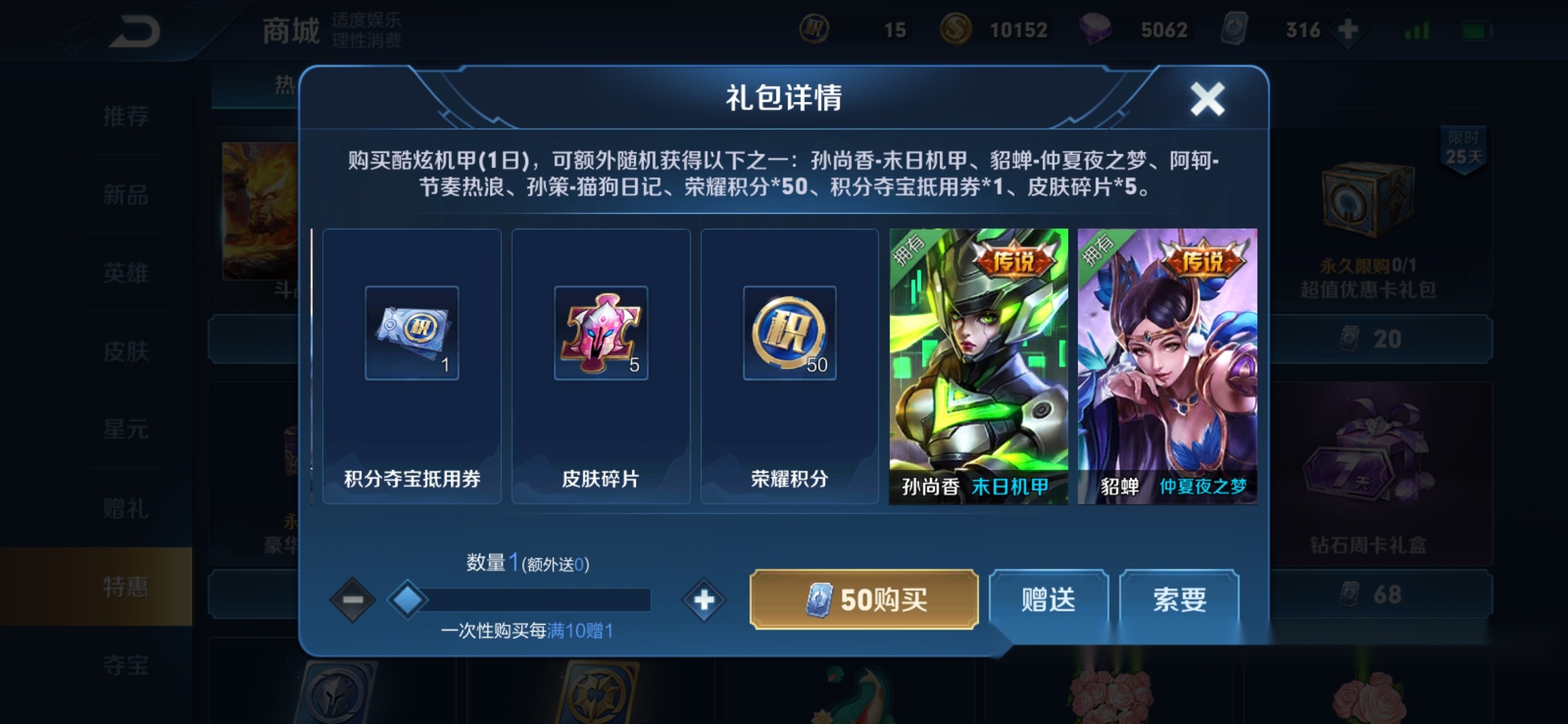
Task: Tap the 50购买 purchase button
Action: coord(863,600)
